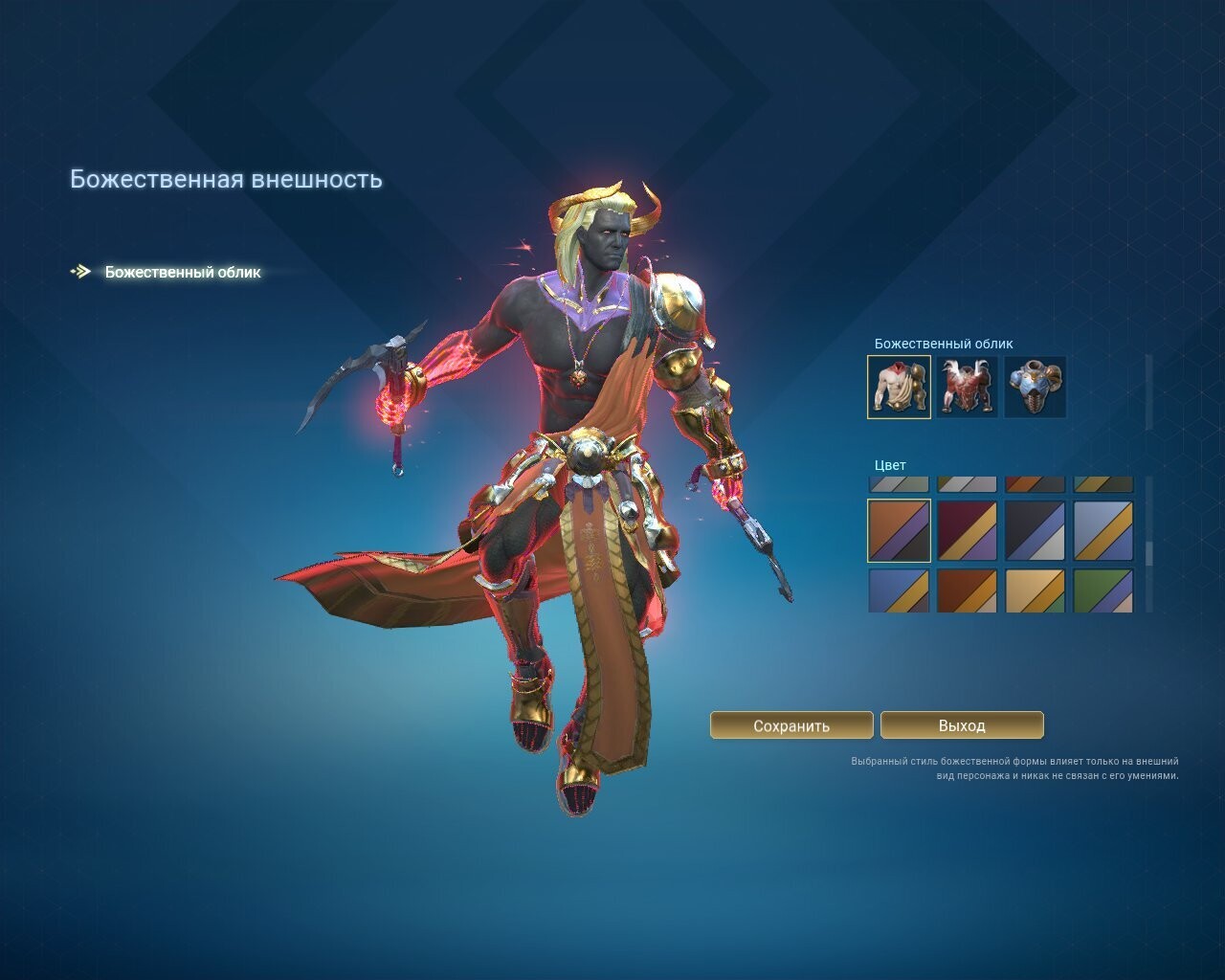Image resolution: width=1225 pixels, height=980 pixels.
Task: Click the color palette scrollbar handle
Action: 1149,553
